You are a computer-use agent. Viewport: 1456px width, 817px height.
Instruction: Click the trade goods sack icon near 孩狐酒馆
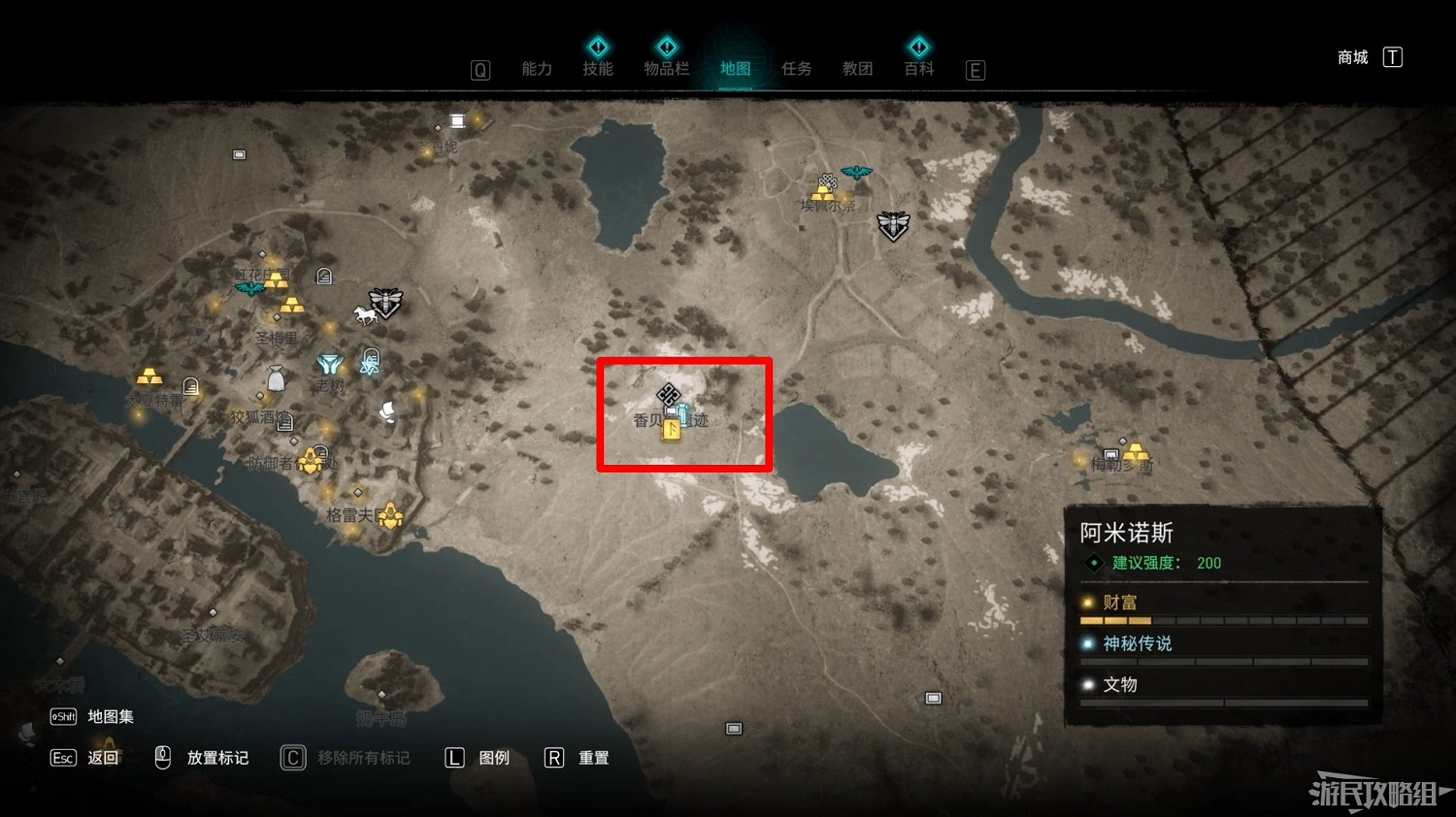click(x=276, y=376)
